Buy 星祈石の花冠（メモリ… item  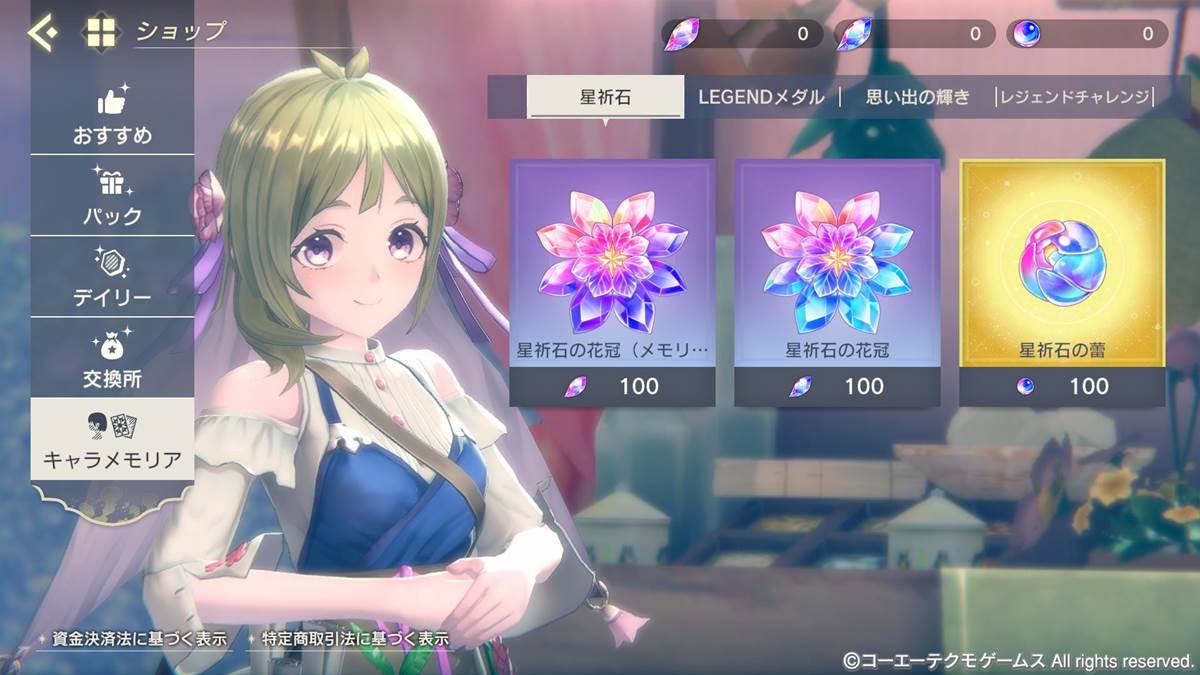[612, 282]
